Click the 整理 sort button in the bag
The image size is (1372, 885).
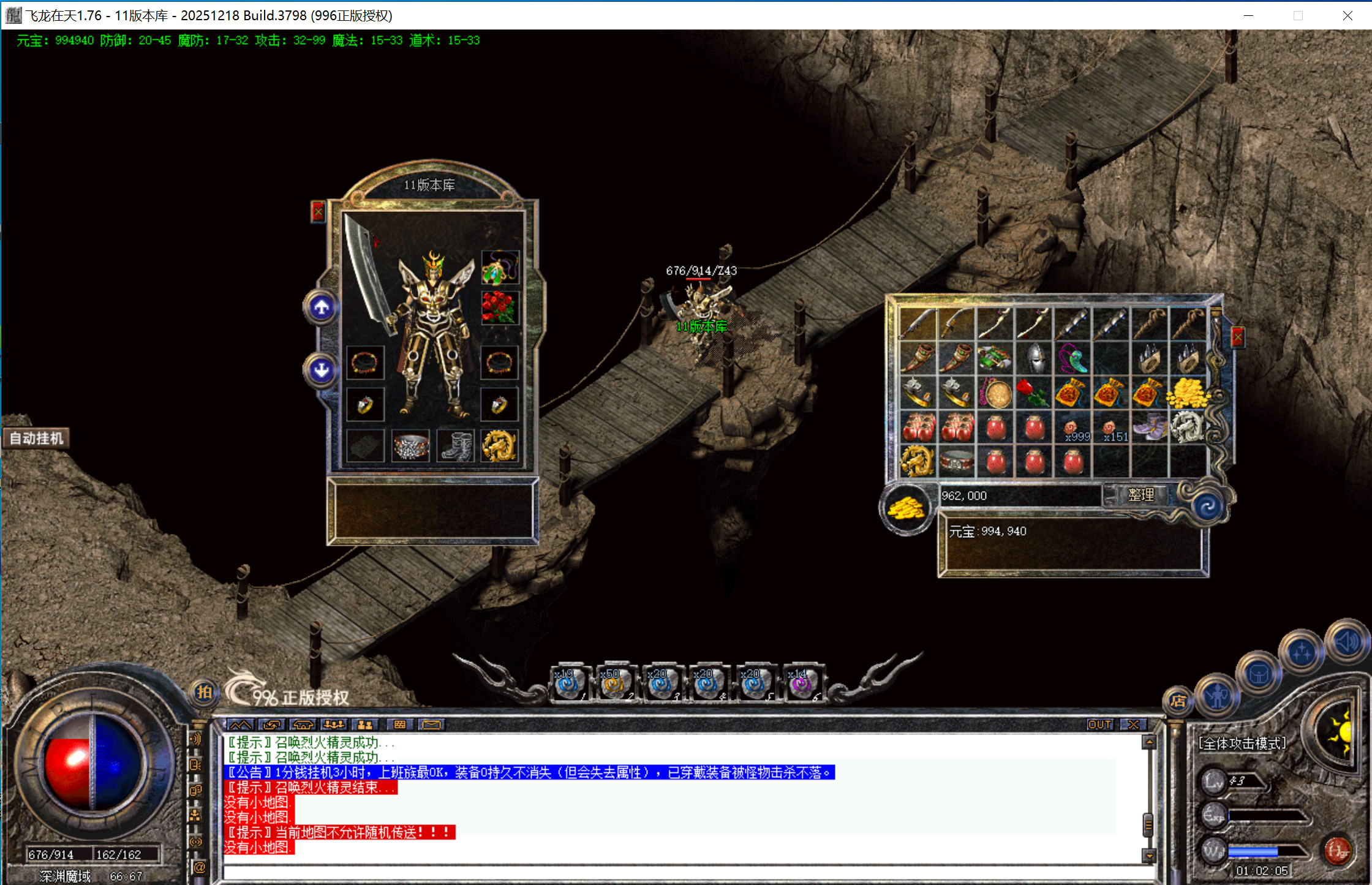1140,495
